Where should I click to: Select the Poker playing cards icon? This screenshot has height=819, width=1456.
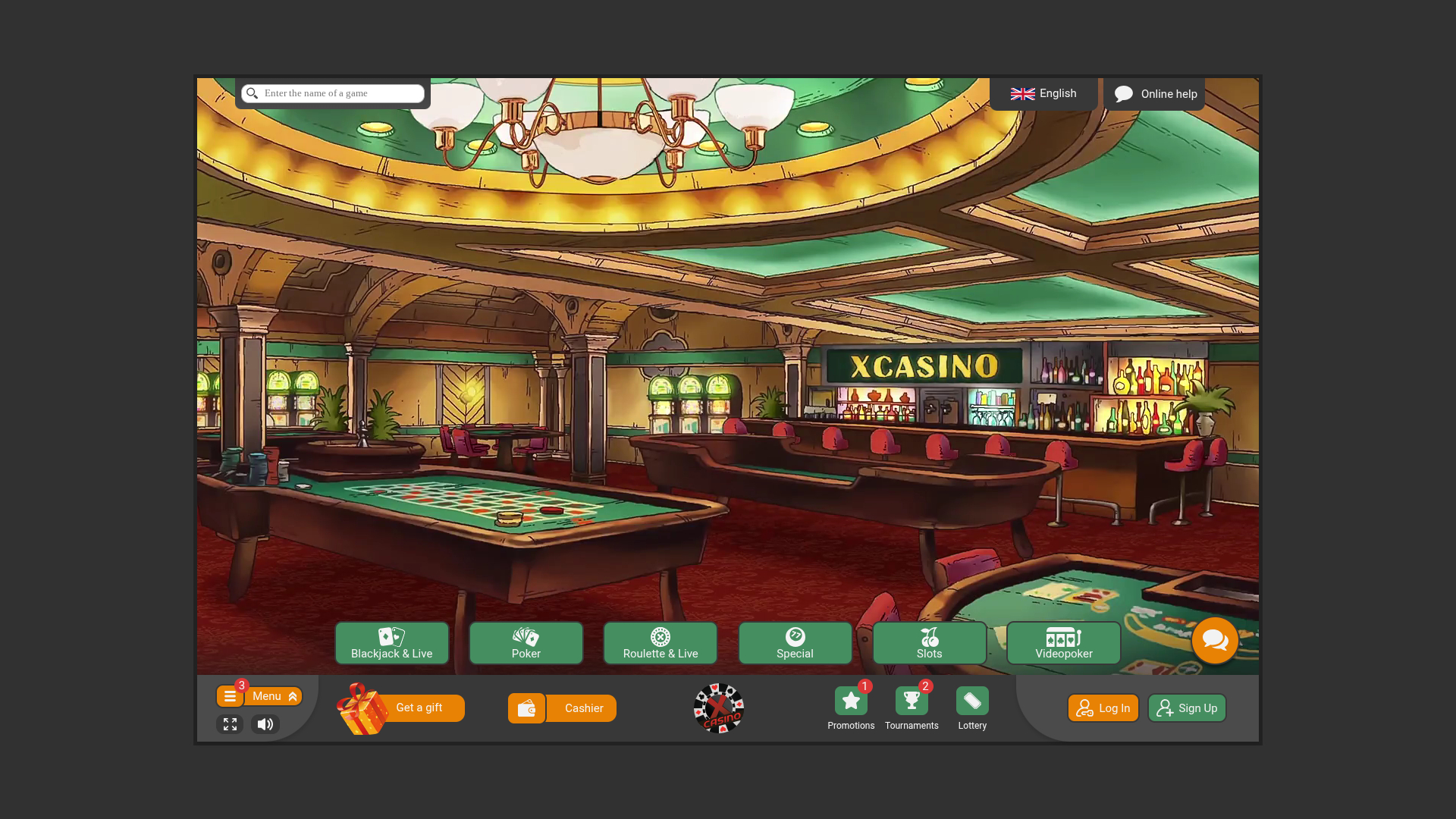526,637
